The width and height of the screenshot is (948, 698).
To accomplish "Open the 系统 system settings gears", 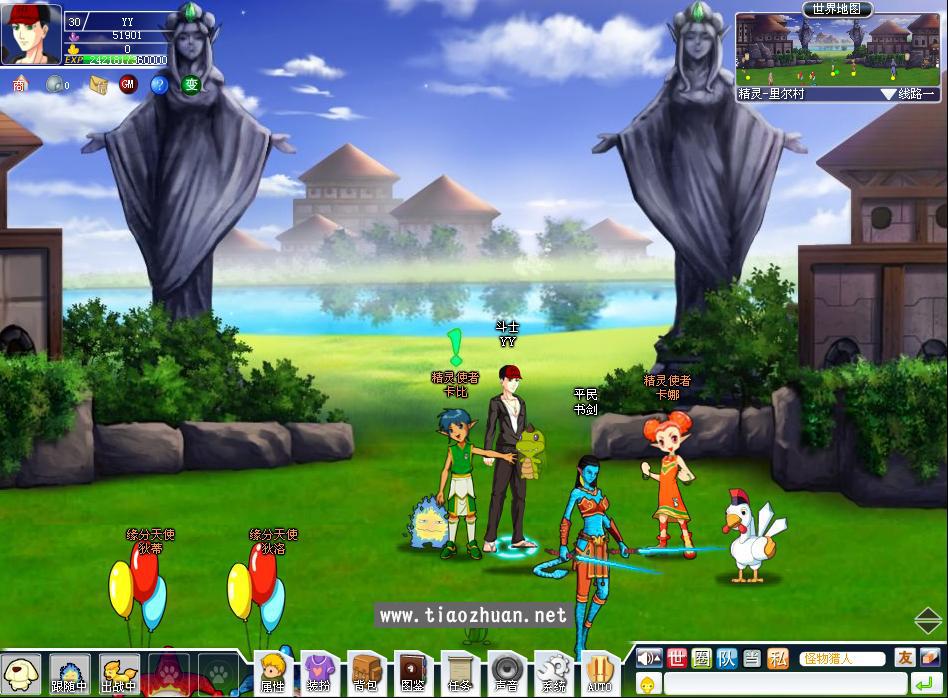I will [x=552, y=672].
